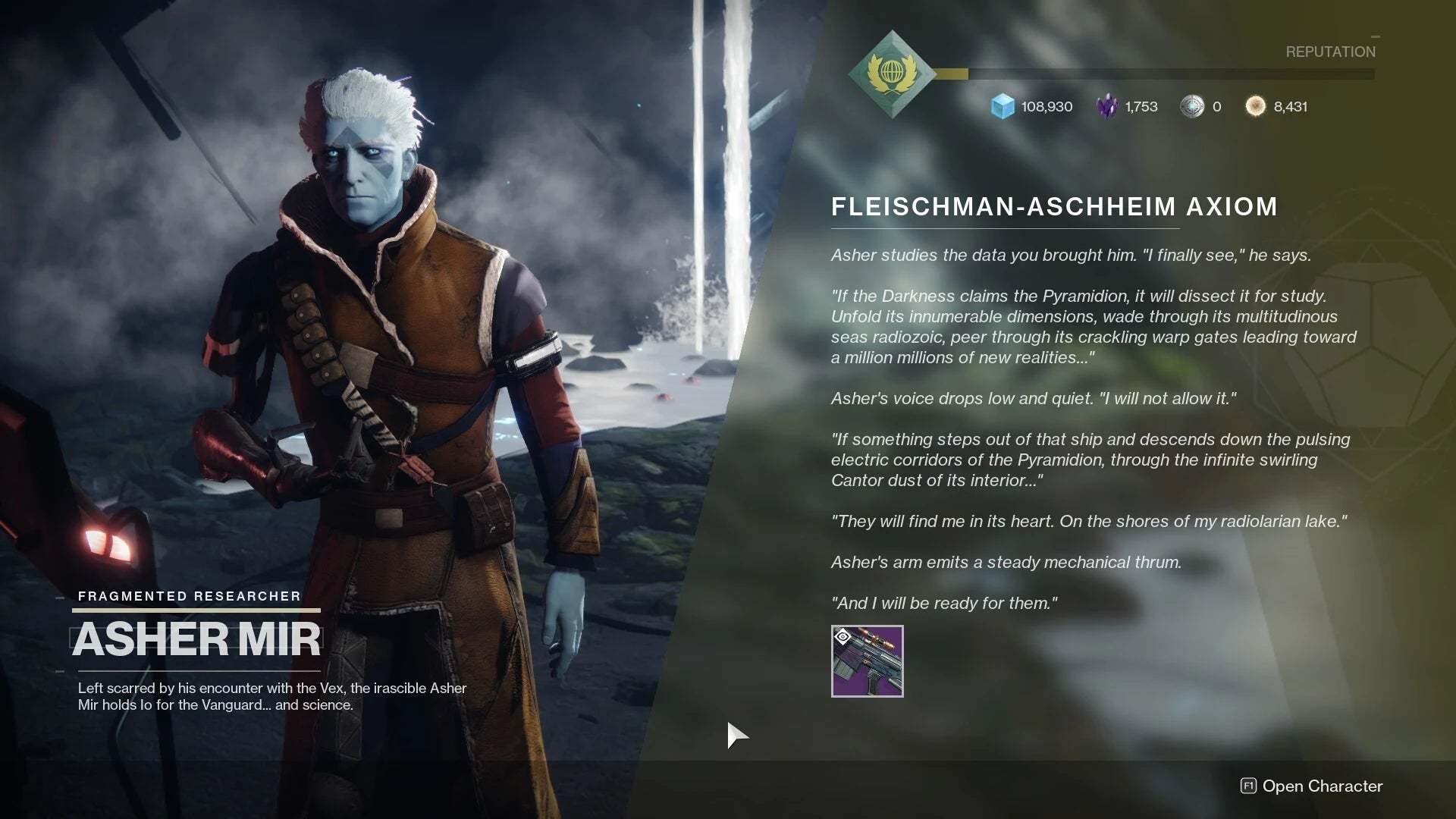Click the Legendary Shards count 1,753
Image resolution: width=1456 pixels, height=819 pixels.
pos(1140,107)
